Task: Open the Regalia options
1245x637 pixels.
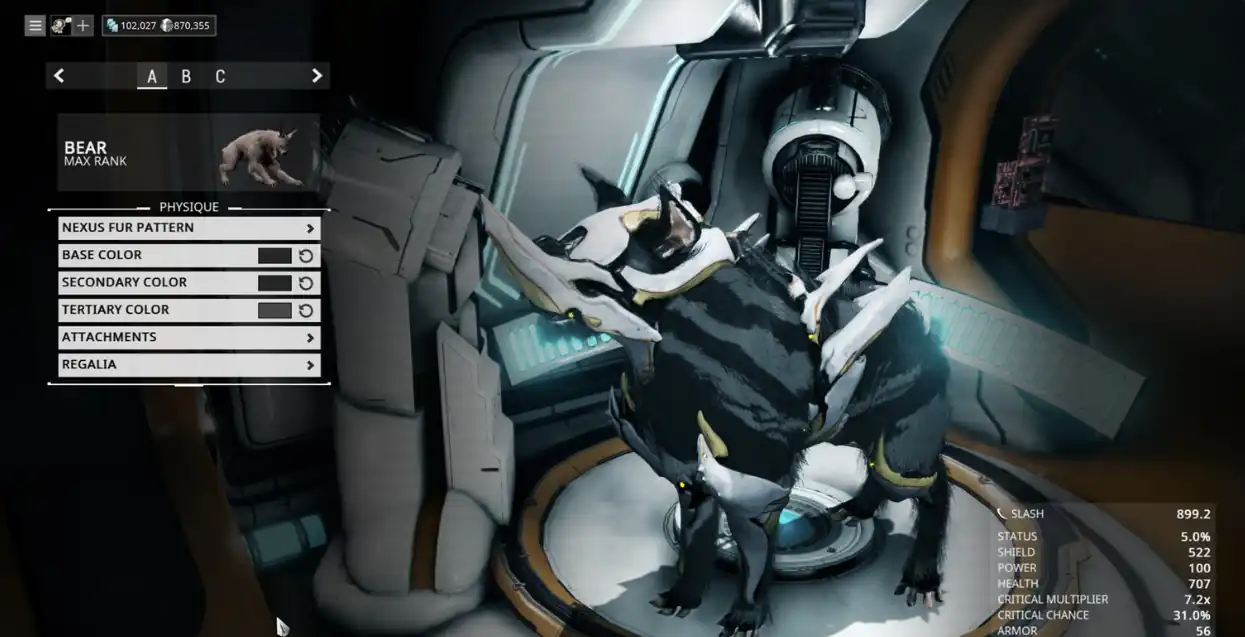Action: [189, 365]
